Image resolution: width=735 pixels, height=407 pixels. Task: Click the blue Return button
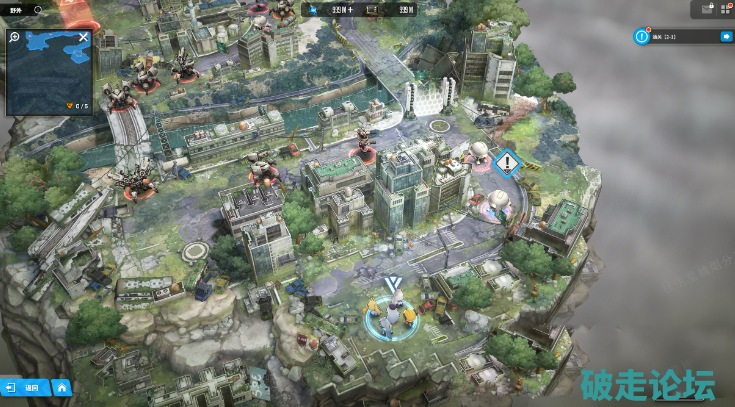(22, 387)
